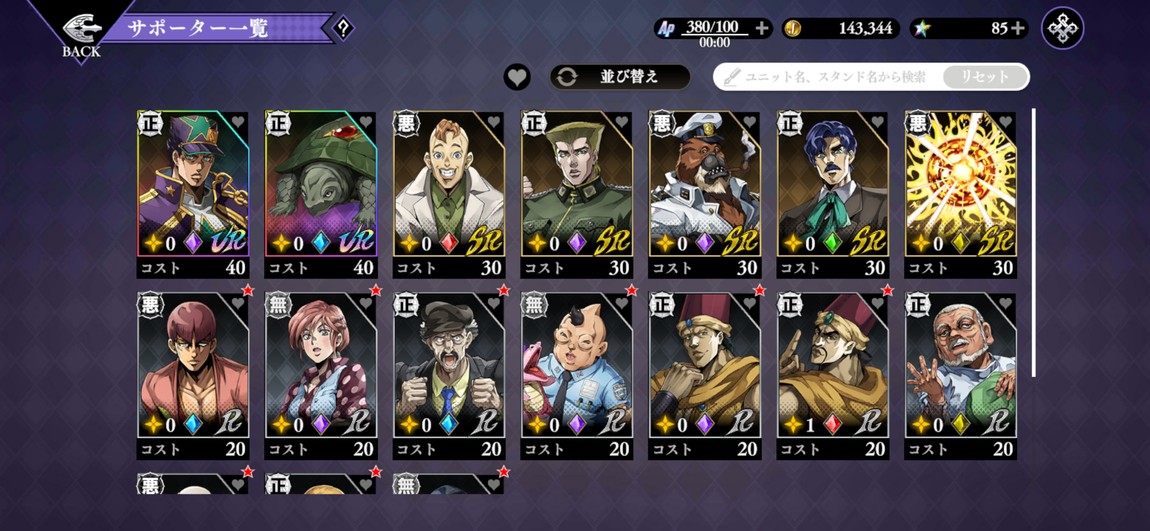This screenshot has height=531, width=1150.
Task: Click the unit name search field
Action: (x=830, y=77)
